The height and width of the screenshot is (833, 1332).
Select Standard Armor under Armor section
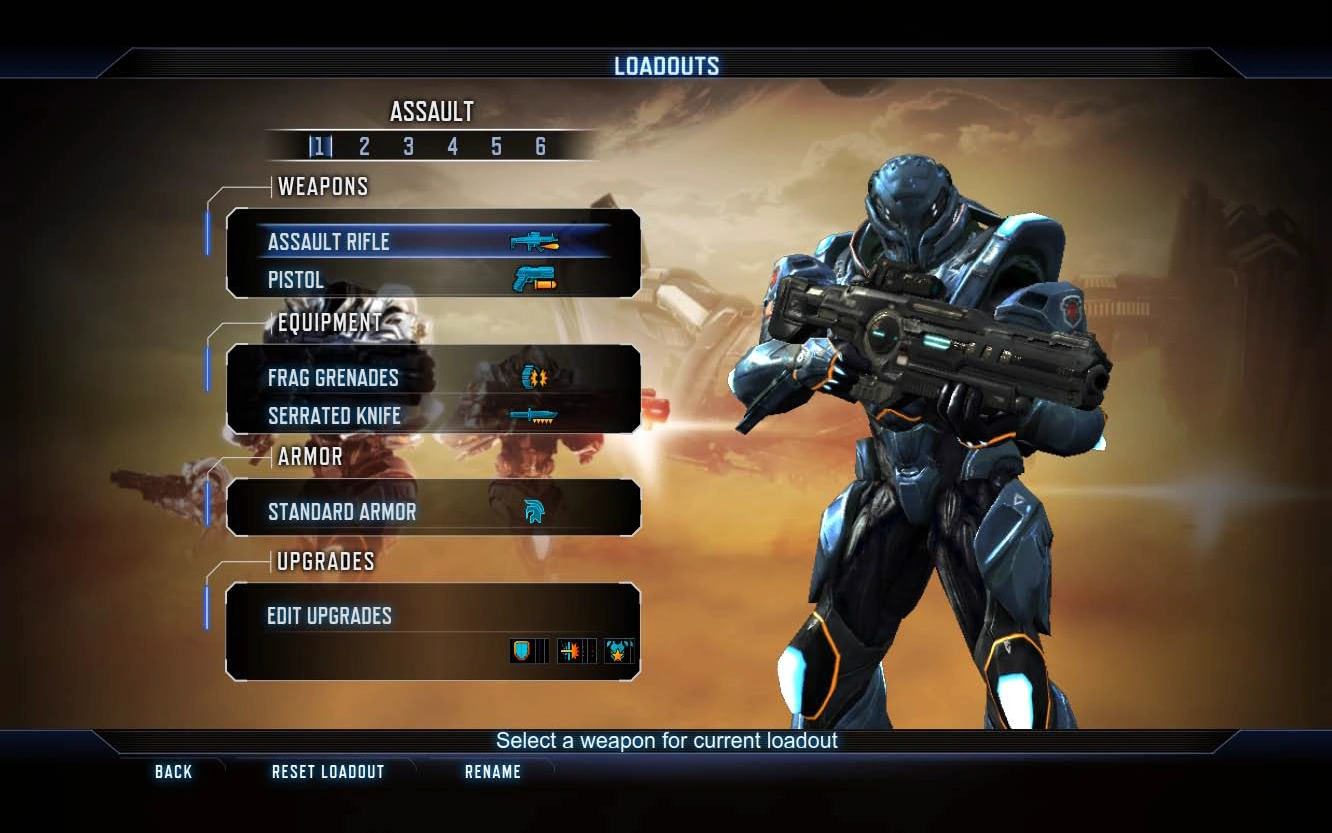343,510
